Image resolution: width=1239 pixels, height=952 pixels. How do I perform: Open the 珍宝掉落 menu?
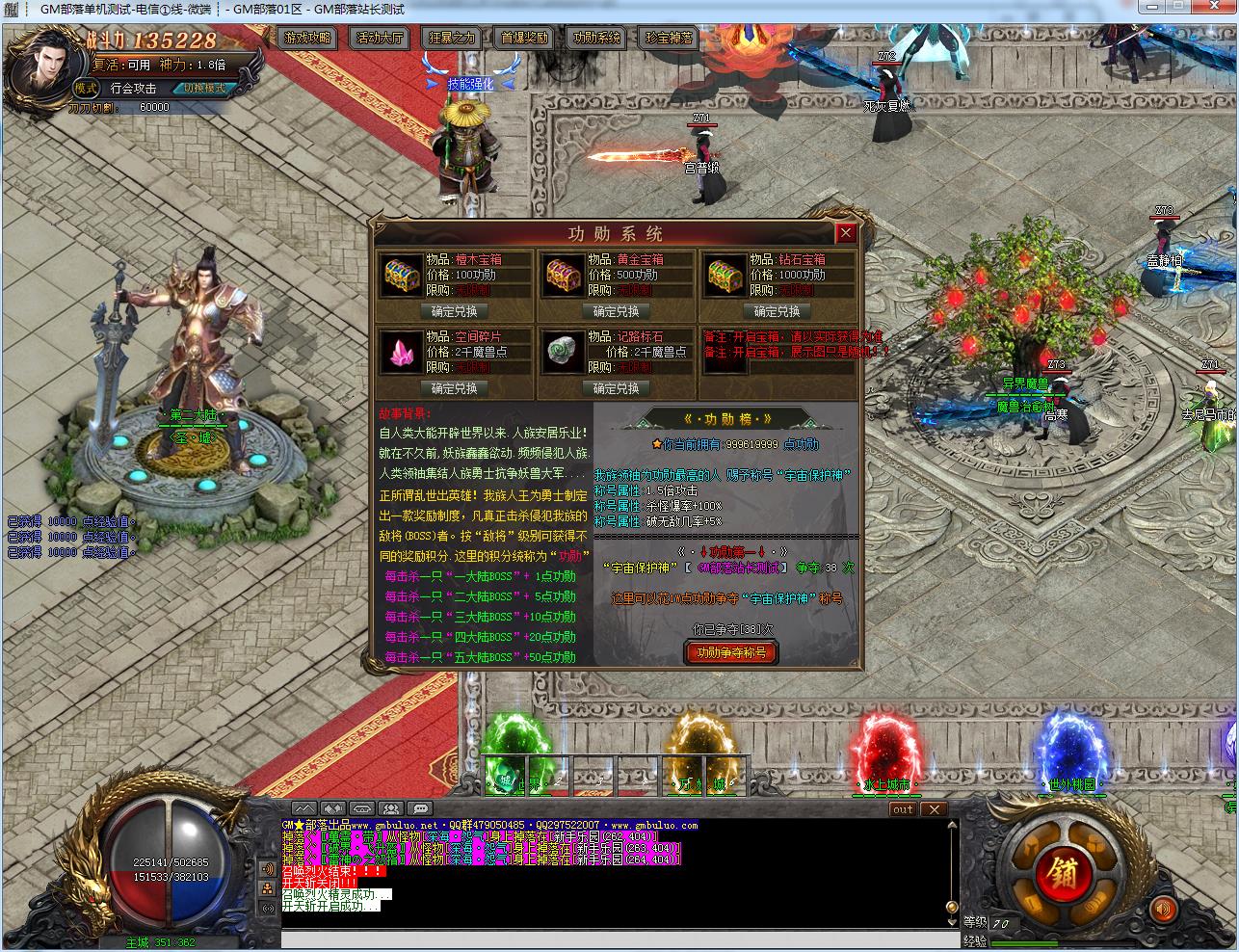[669, 39]
